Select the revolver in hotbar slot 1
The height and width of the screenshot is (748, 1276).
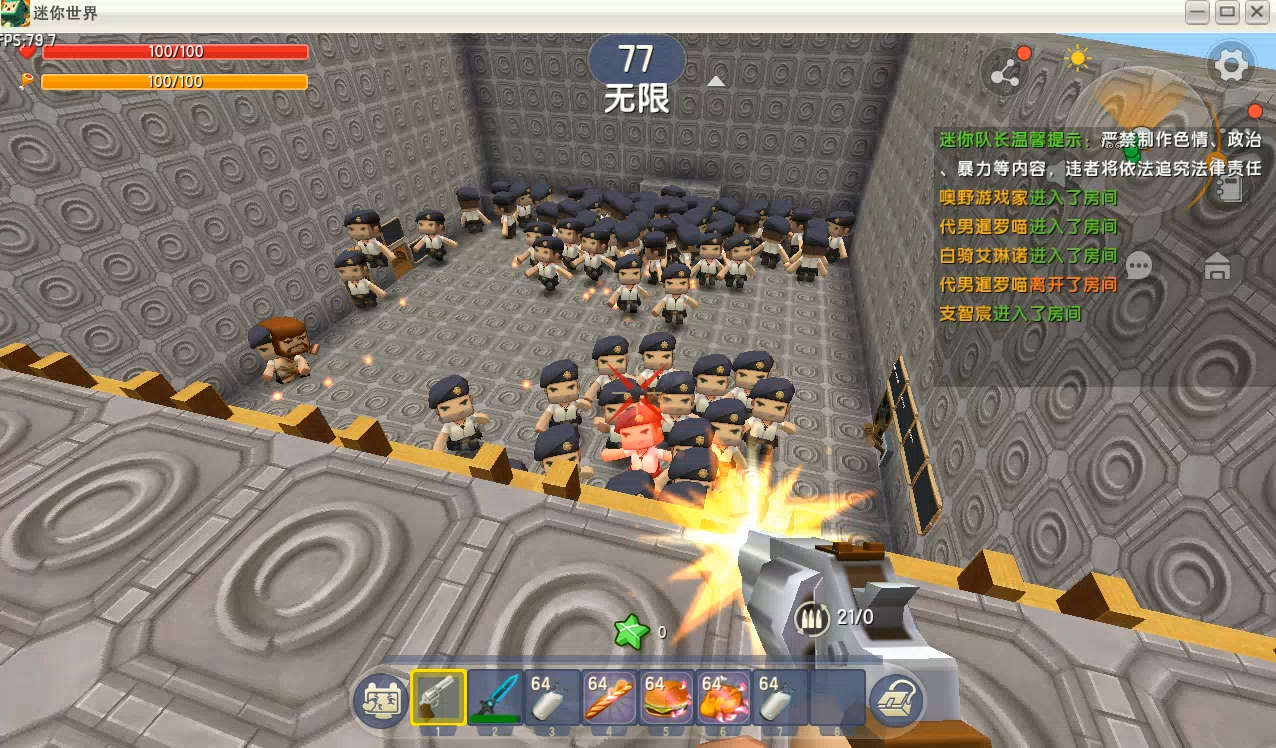click(x=438, y=696)
